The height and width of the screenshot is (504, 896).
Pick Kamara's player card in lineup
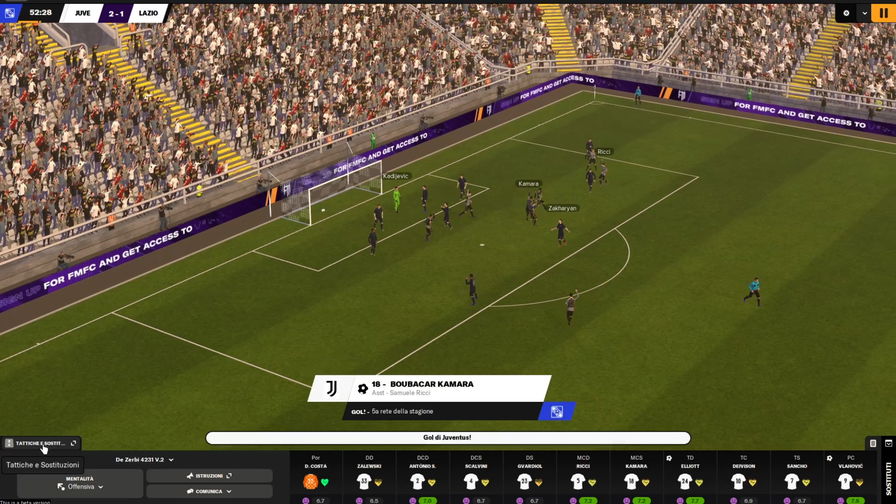(637, 477)
